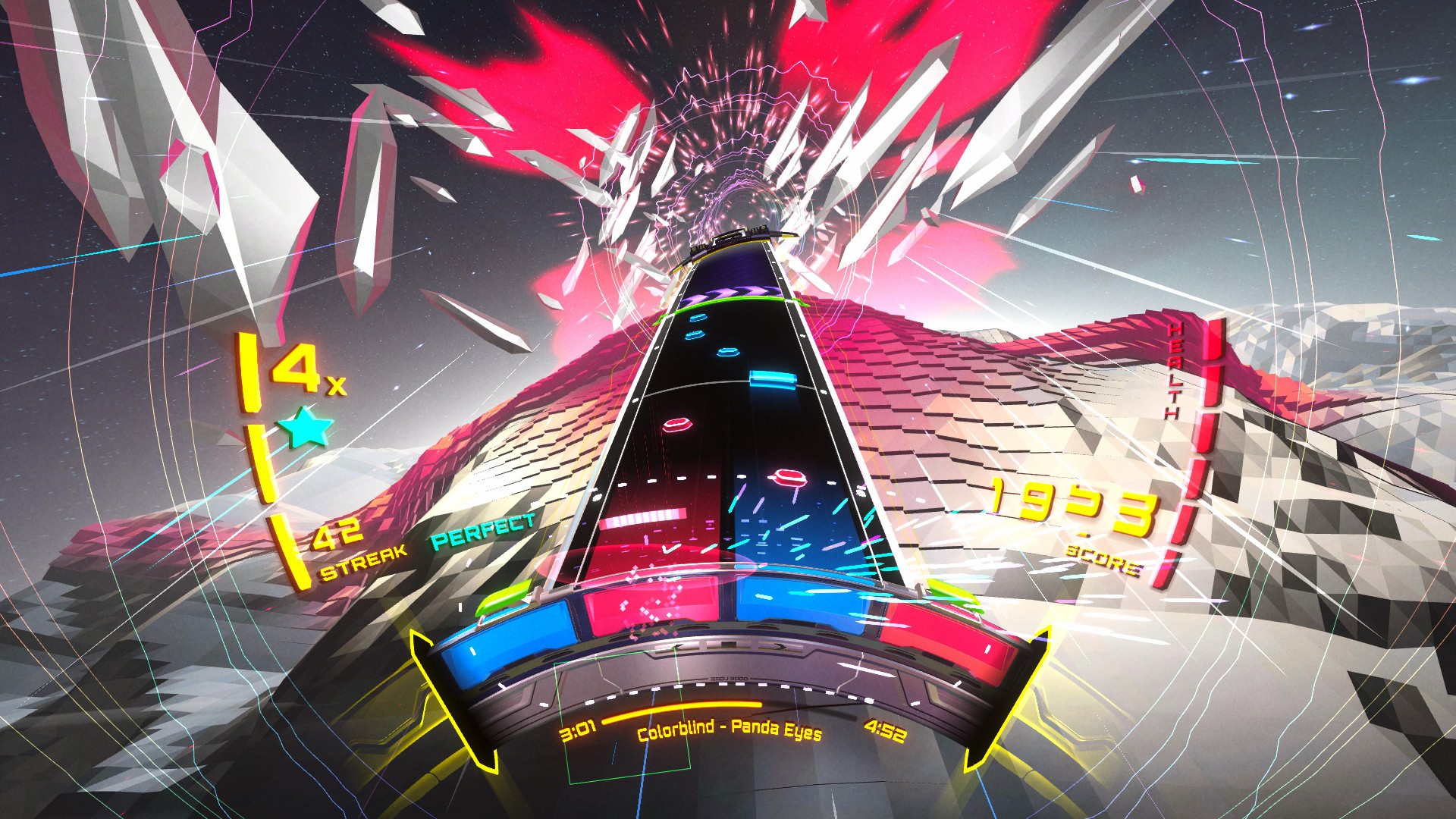1456x819 pixels.
Task: Click the song title Colorblind - Panda Eyes
Action: coord(730,734)
